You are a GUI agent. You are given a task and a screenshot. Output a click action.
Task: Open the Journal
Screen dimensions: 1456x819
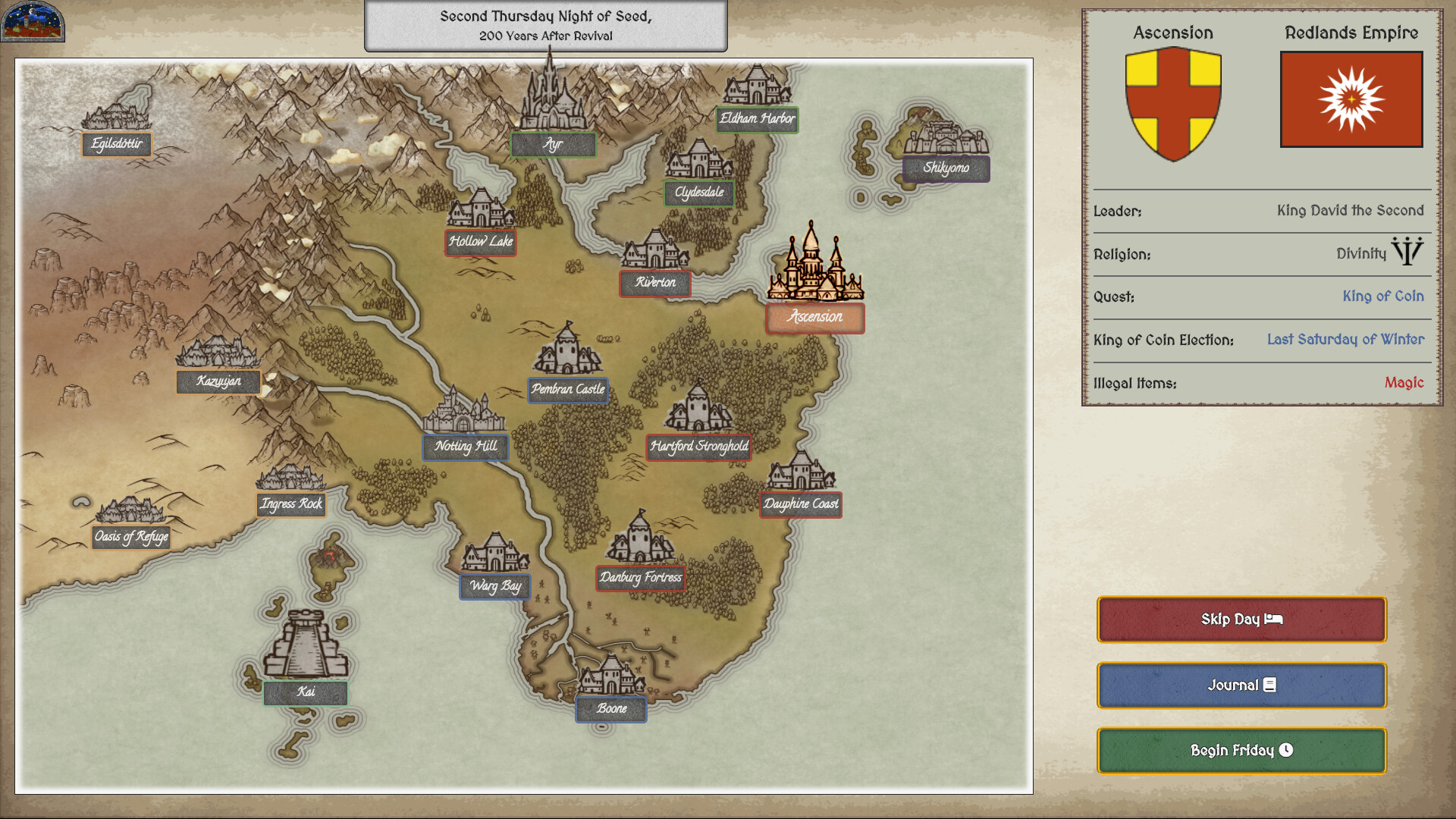(x=1241, y=686)
